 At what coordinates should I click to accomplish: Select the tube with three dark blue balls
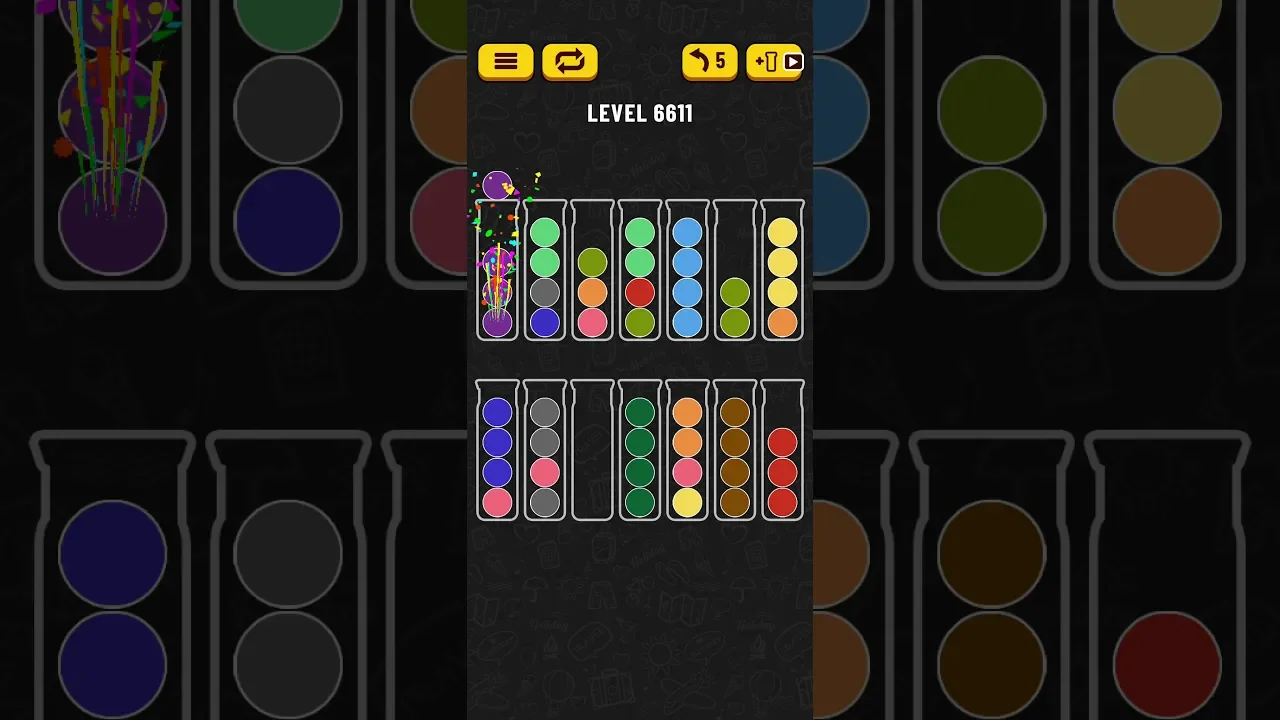coord(497,450)
